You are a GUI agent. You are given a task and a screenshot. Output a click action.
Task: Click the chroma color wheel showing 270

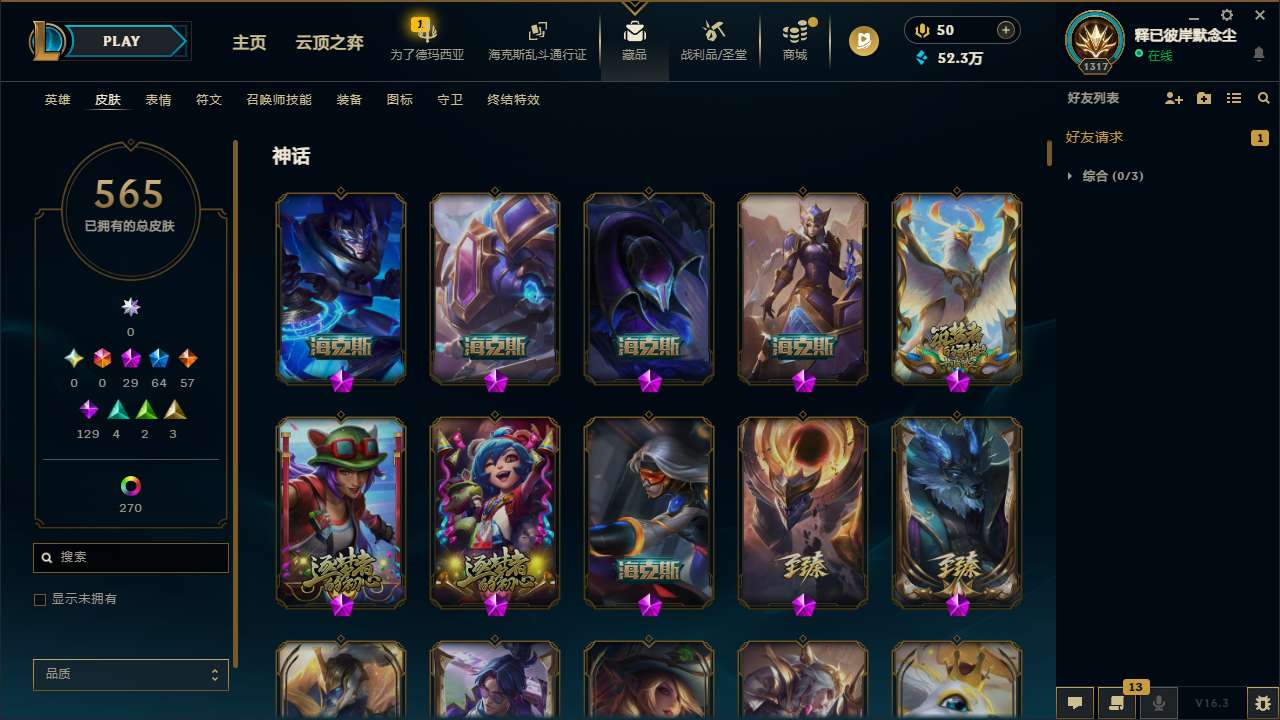click(130, 484)
